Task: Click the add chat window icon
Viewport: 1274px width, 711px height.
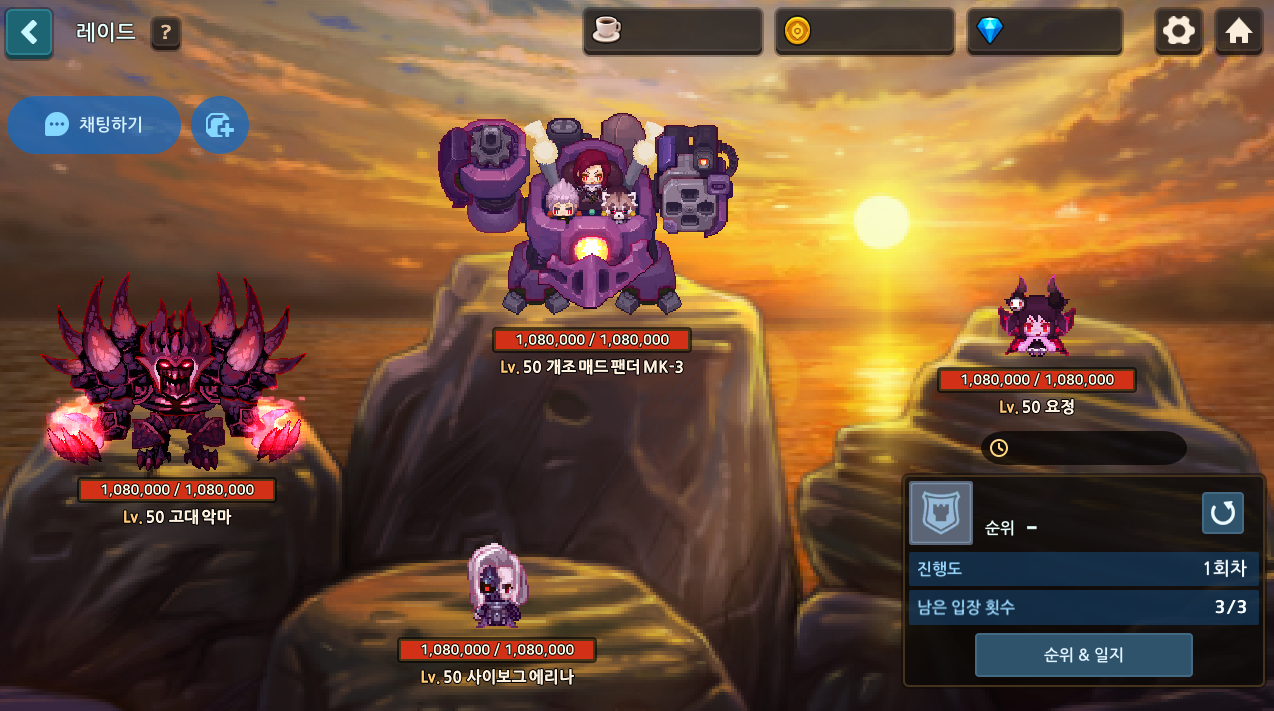Action: pyautogui.click(x=220, y=125)
